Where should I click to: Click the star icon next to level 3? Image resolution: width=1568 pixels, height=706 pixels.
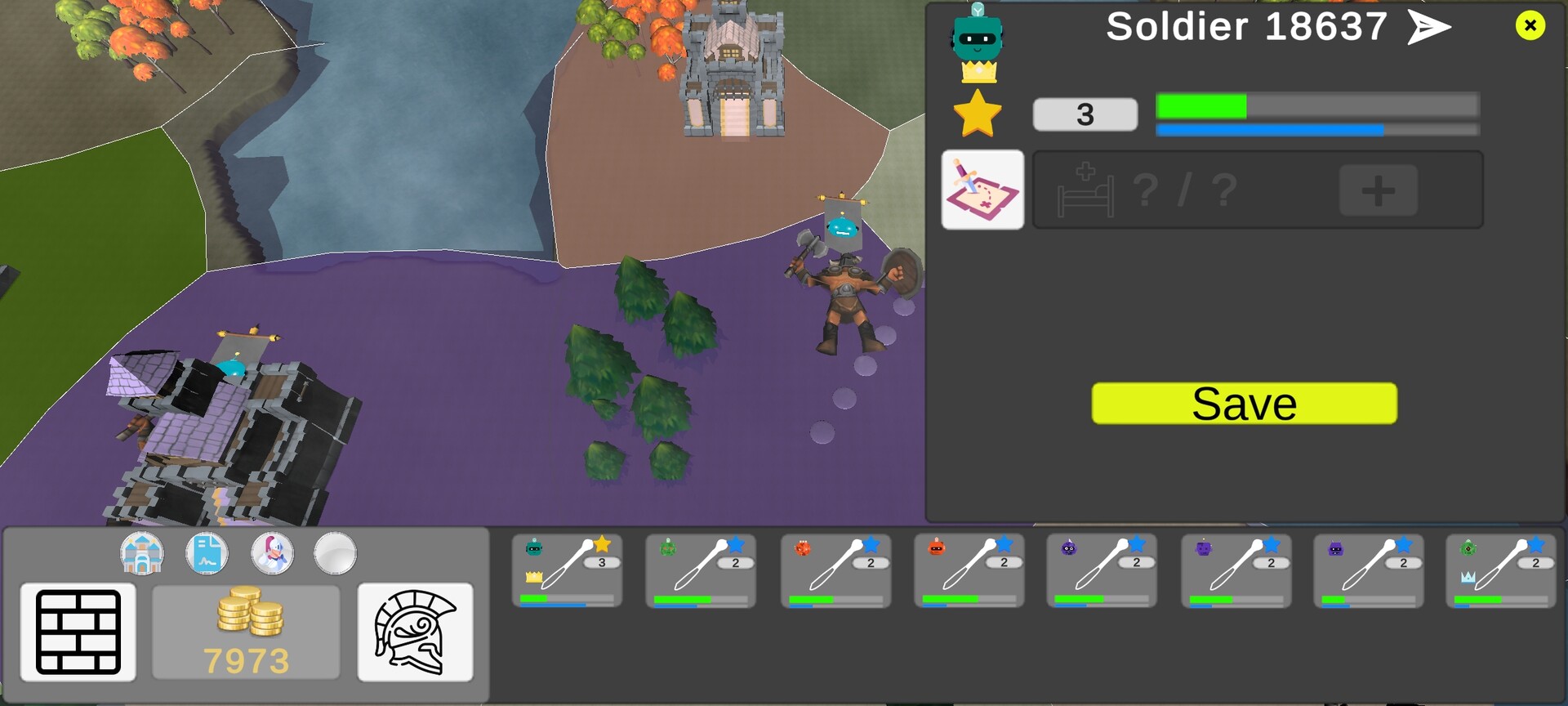[x=978, y=113]
